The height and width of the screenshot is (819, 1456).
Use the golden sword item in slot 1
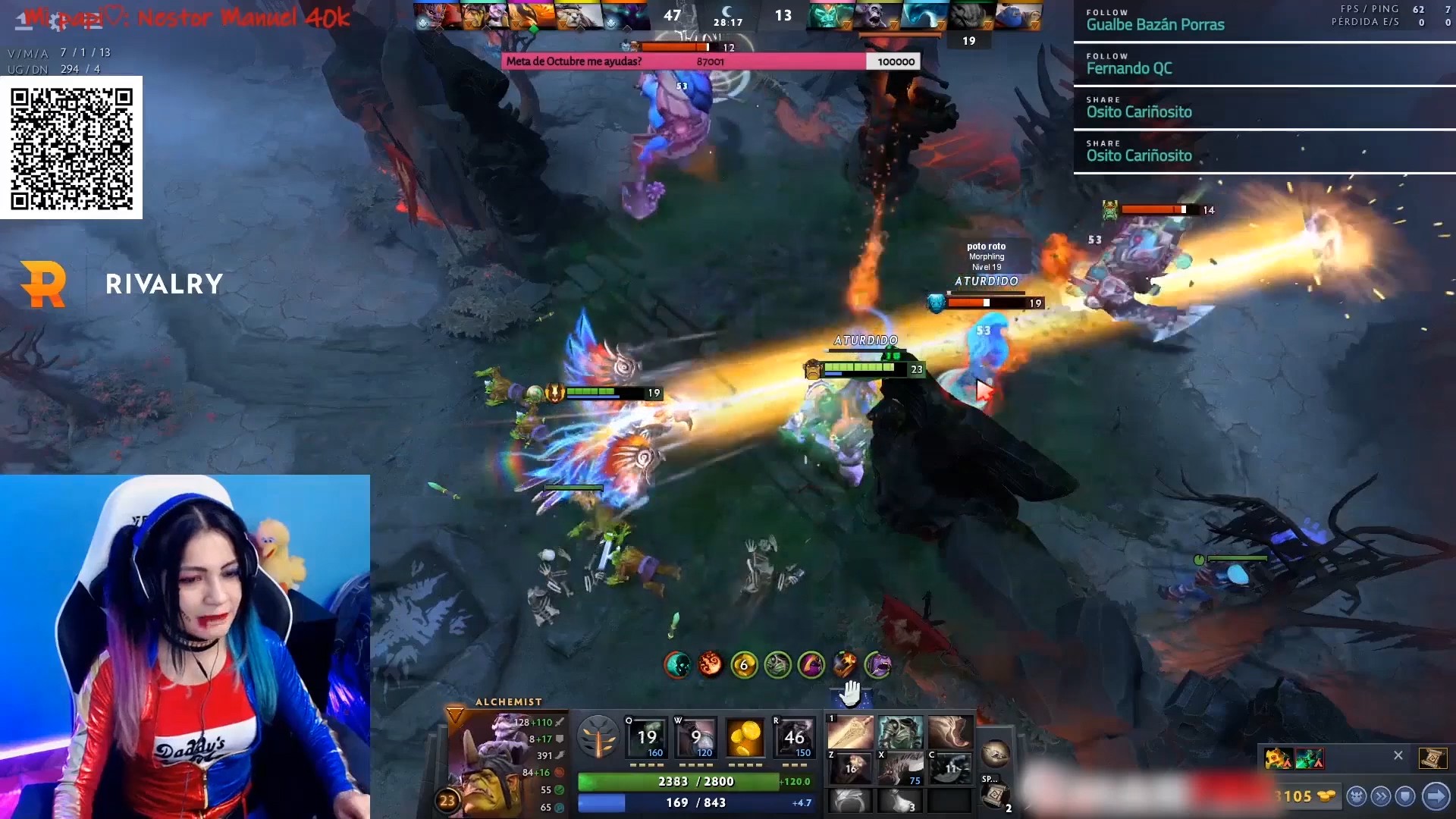coord(850,732)
